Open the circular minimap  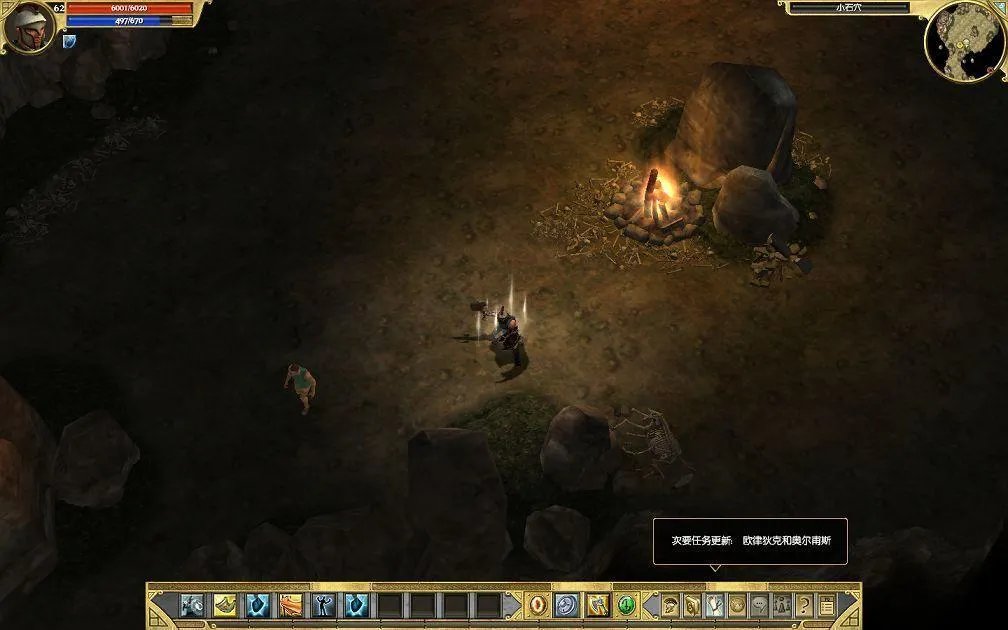point(963,41)
